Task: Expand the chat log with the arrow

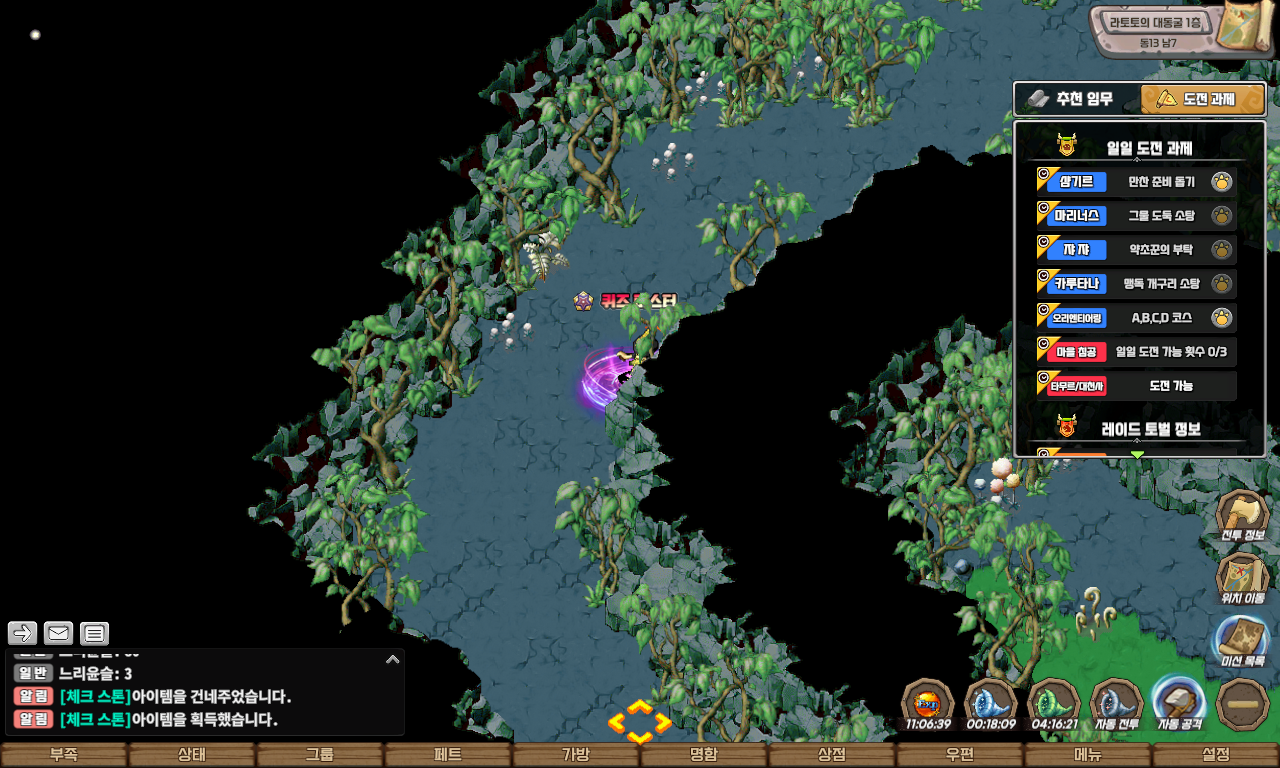Action: point(393,659)
